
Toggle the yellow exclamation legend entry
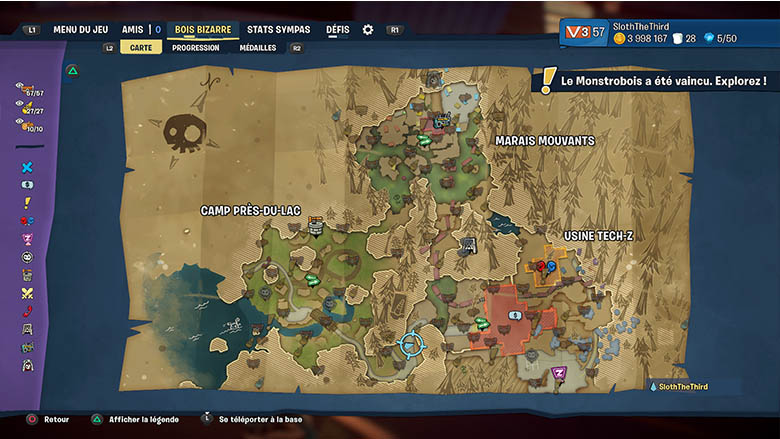pyautogui.click(x=27, y=202)
